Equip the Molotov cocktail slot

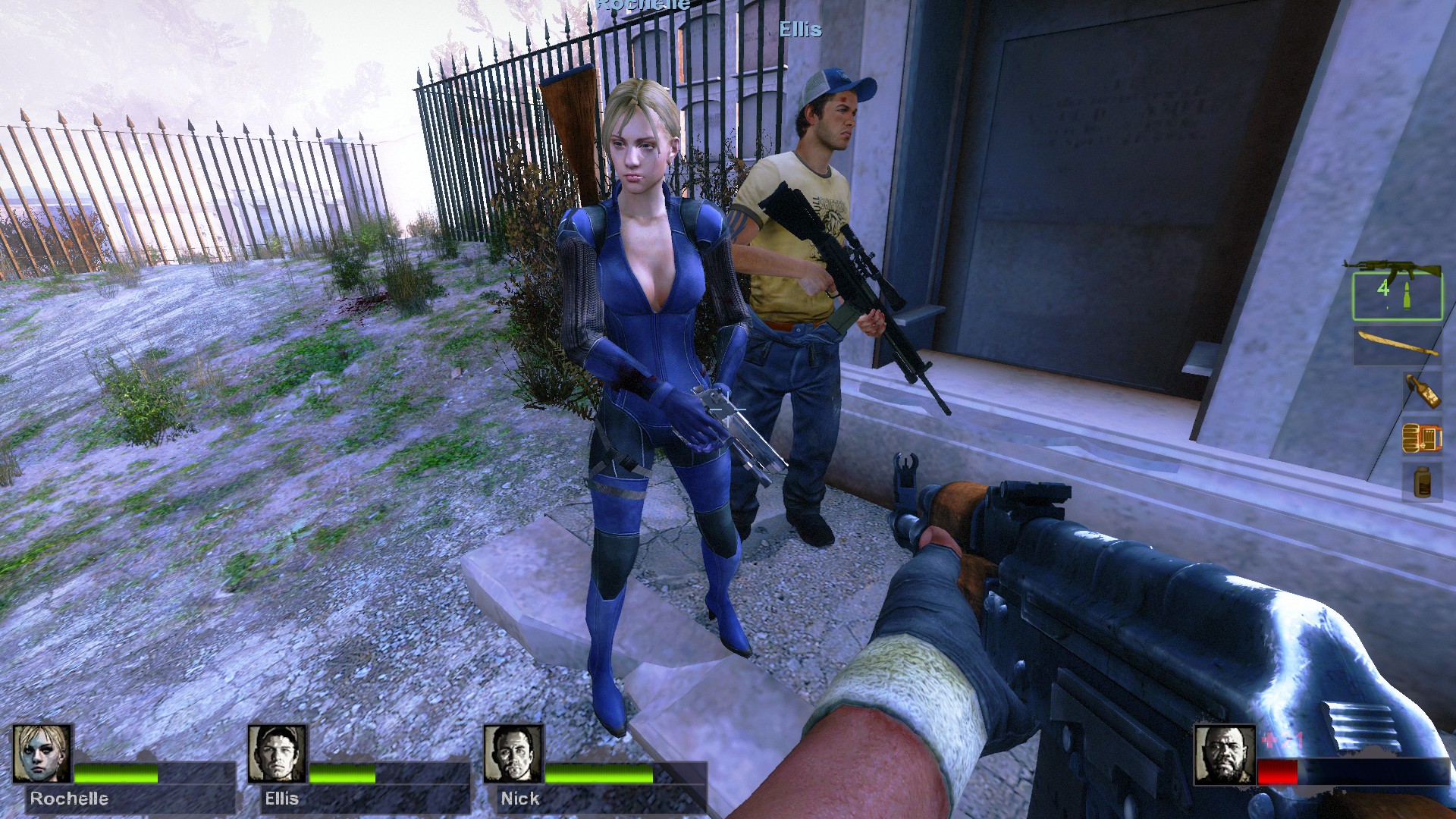tap(1421, 391)
